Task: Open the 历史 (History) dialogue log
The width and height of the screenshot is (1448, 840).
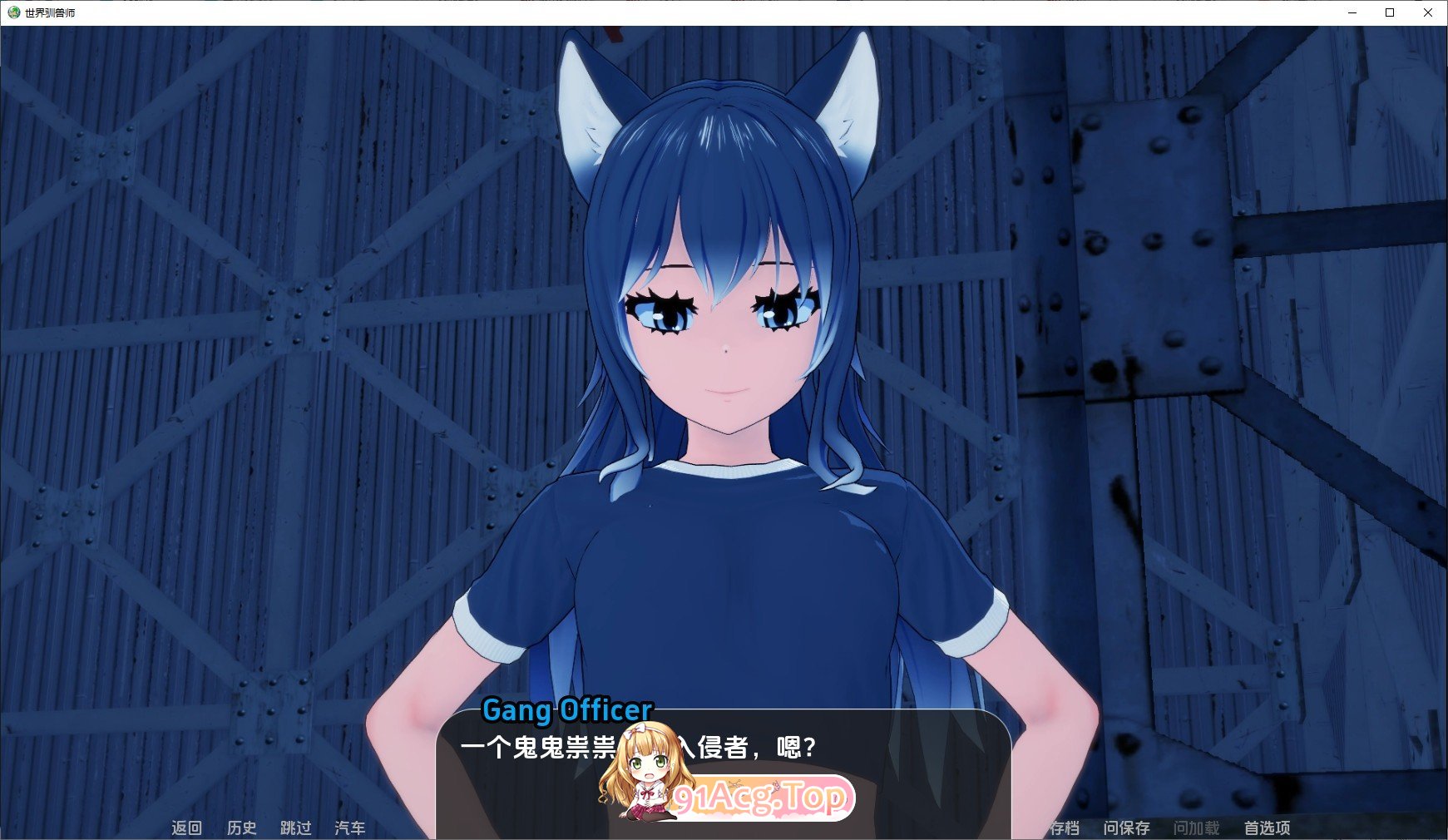Action: point(241,828)
